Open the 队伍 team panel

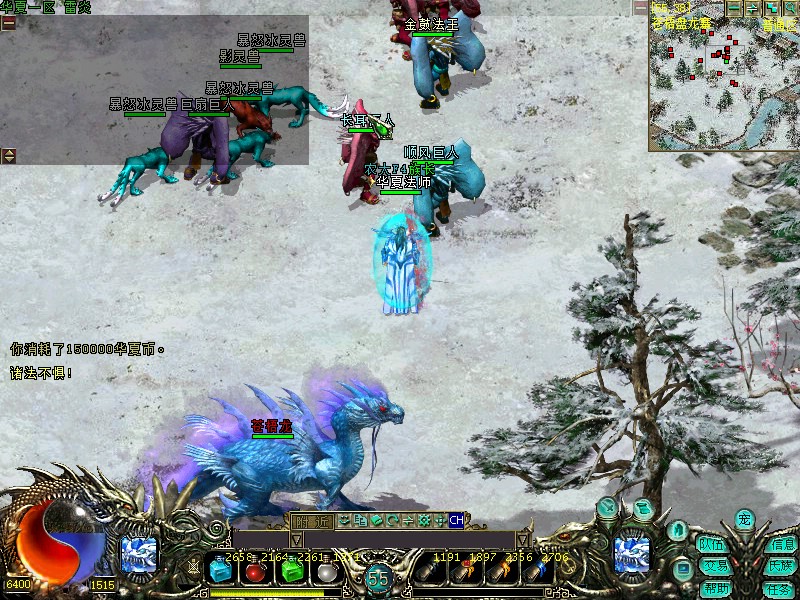pos(711,545)
